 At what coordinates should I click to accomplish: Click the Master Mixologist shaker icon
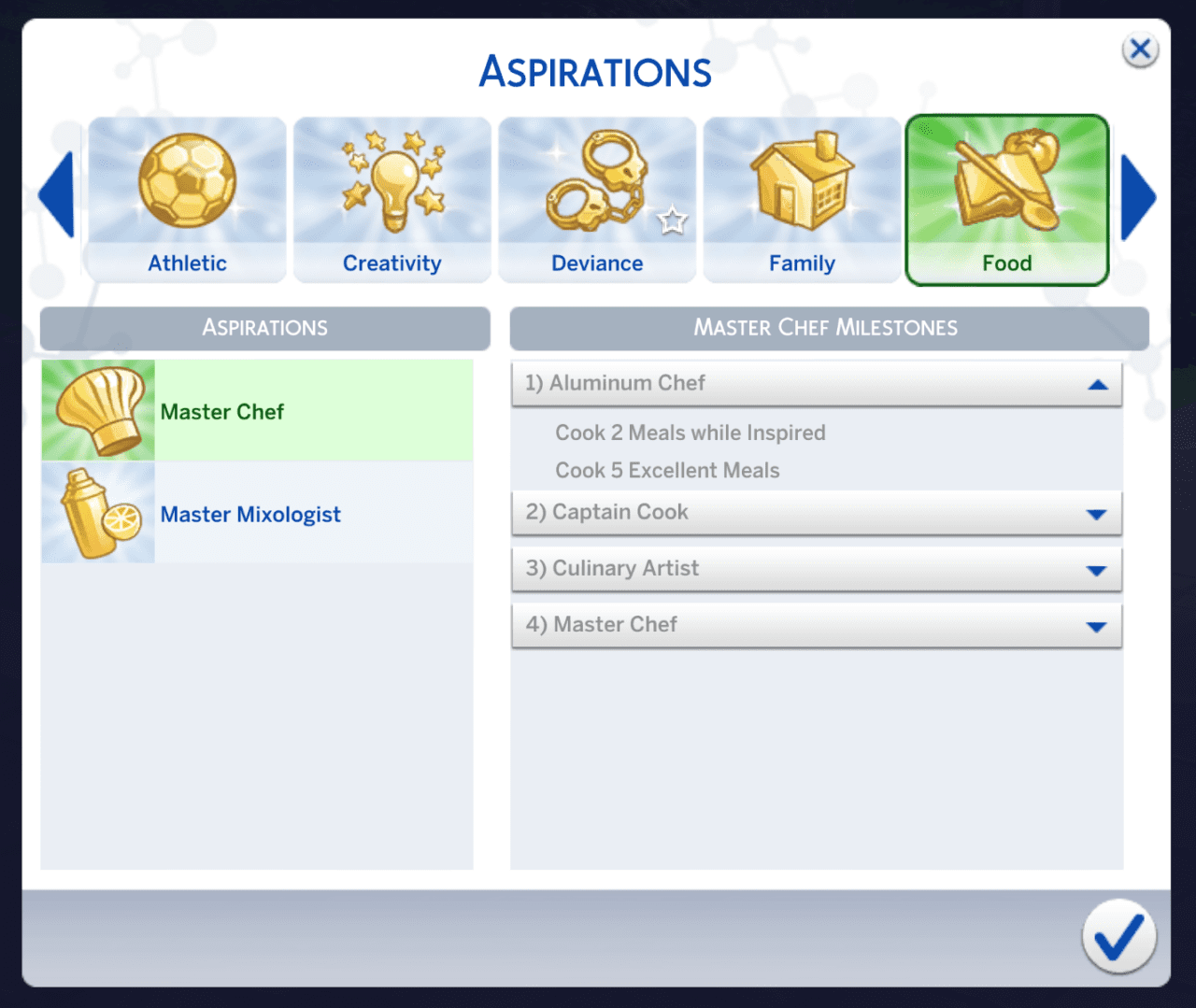[97, 513]
